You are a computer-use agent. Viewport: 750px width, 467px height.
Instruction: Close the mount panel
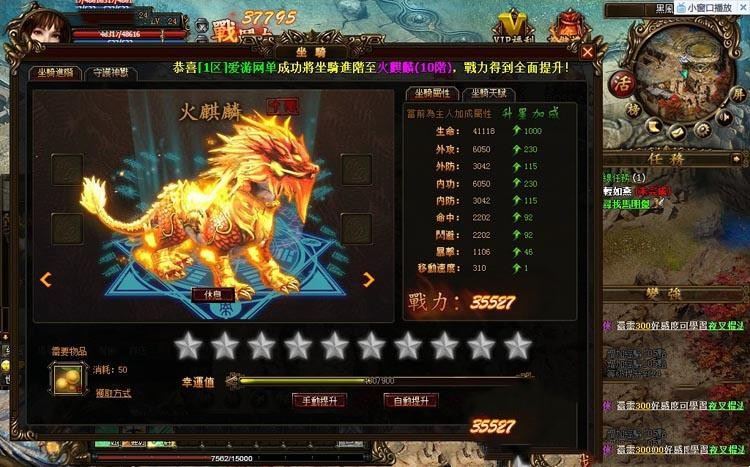[x=588, y=51]
